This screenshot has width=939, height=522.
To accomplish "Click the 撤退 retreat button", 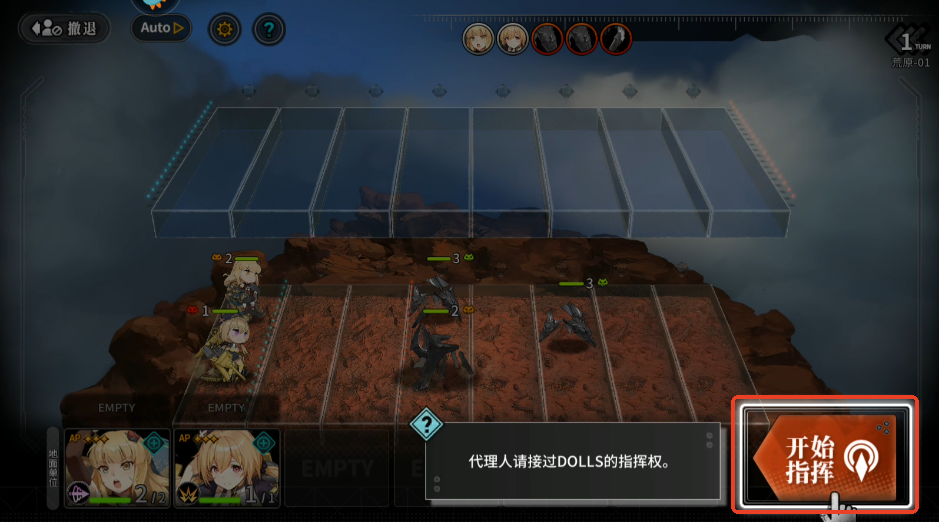I will (x=63, y=28).
